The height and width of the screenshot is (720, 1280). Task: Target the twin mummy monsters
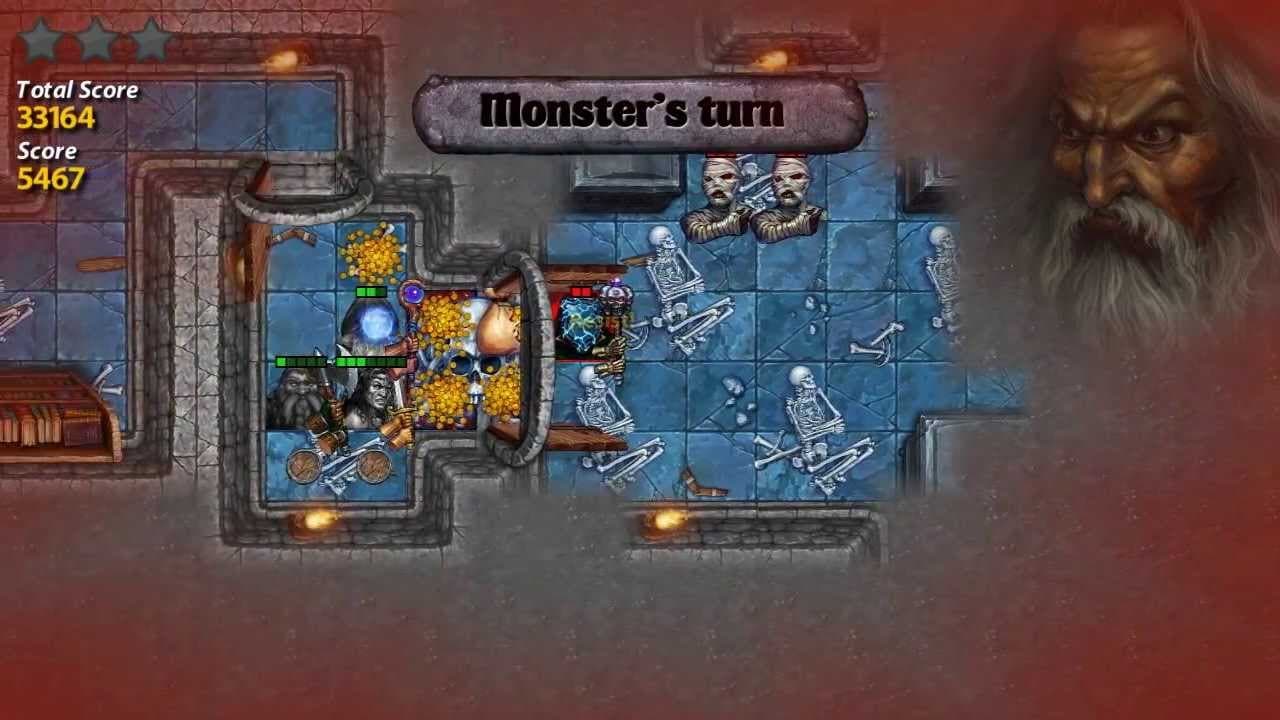point(755,195)
